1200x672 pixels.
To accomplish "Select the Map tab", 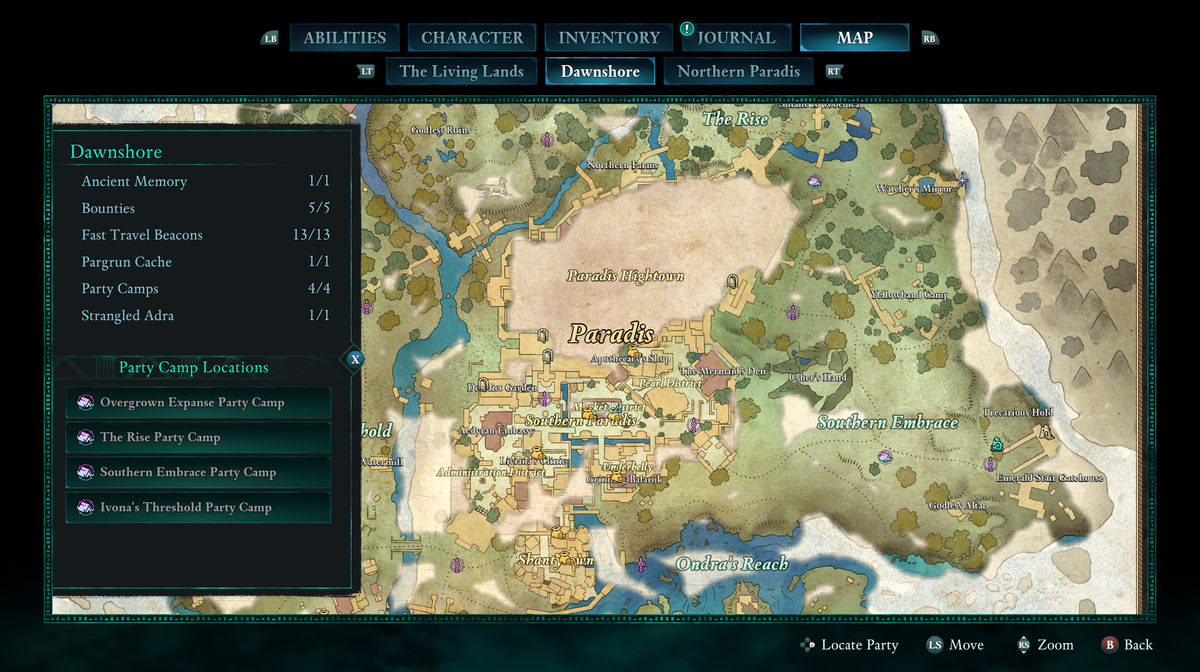I will coord(854,38).
